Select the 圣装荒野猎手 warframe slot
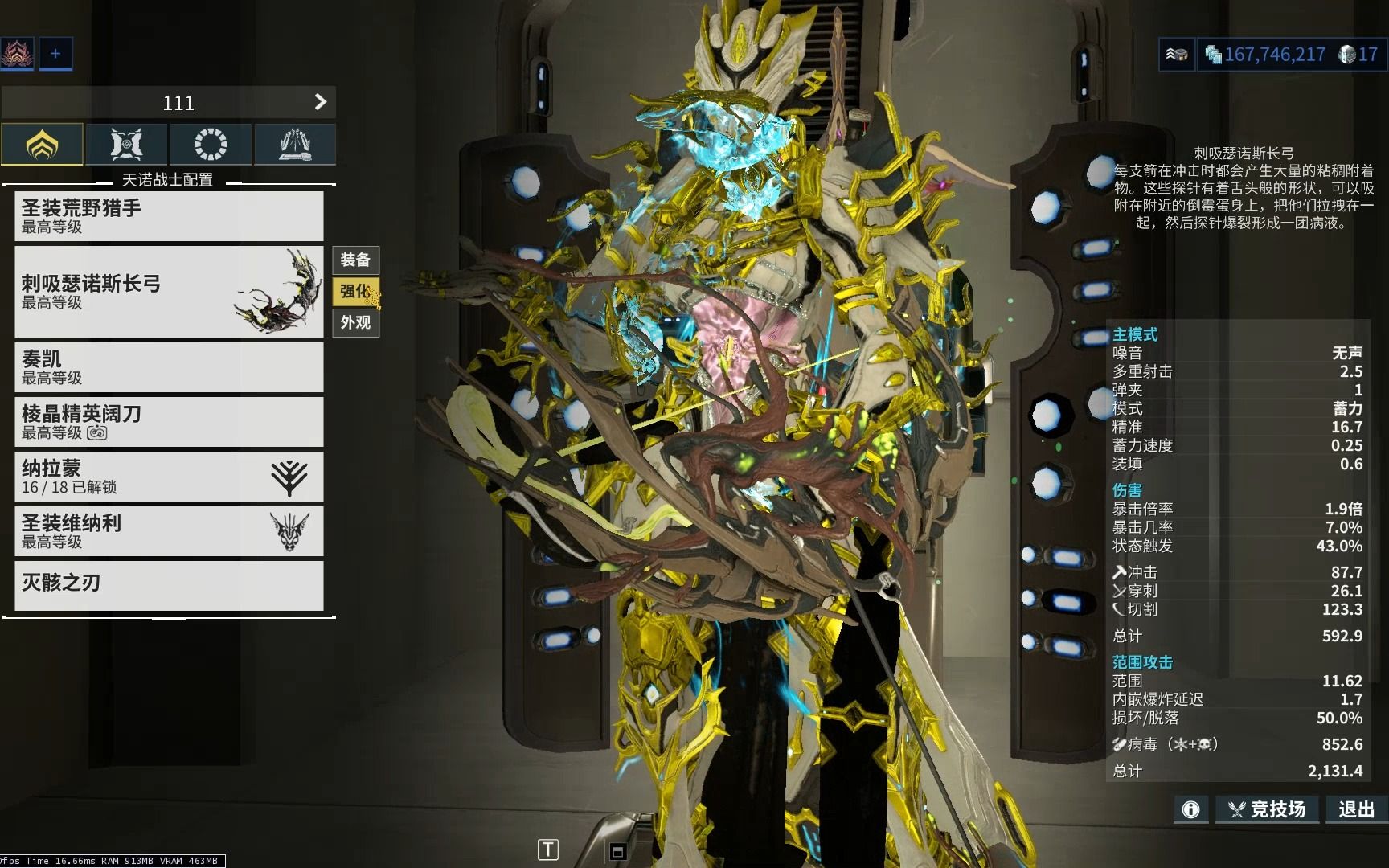The height and width of the screenshot is (868, 1389). tap(169, 216)
